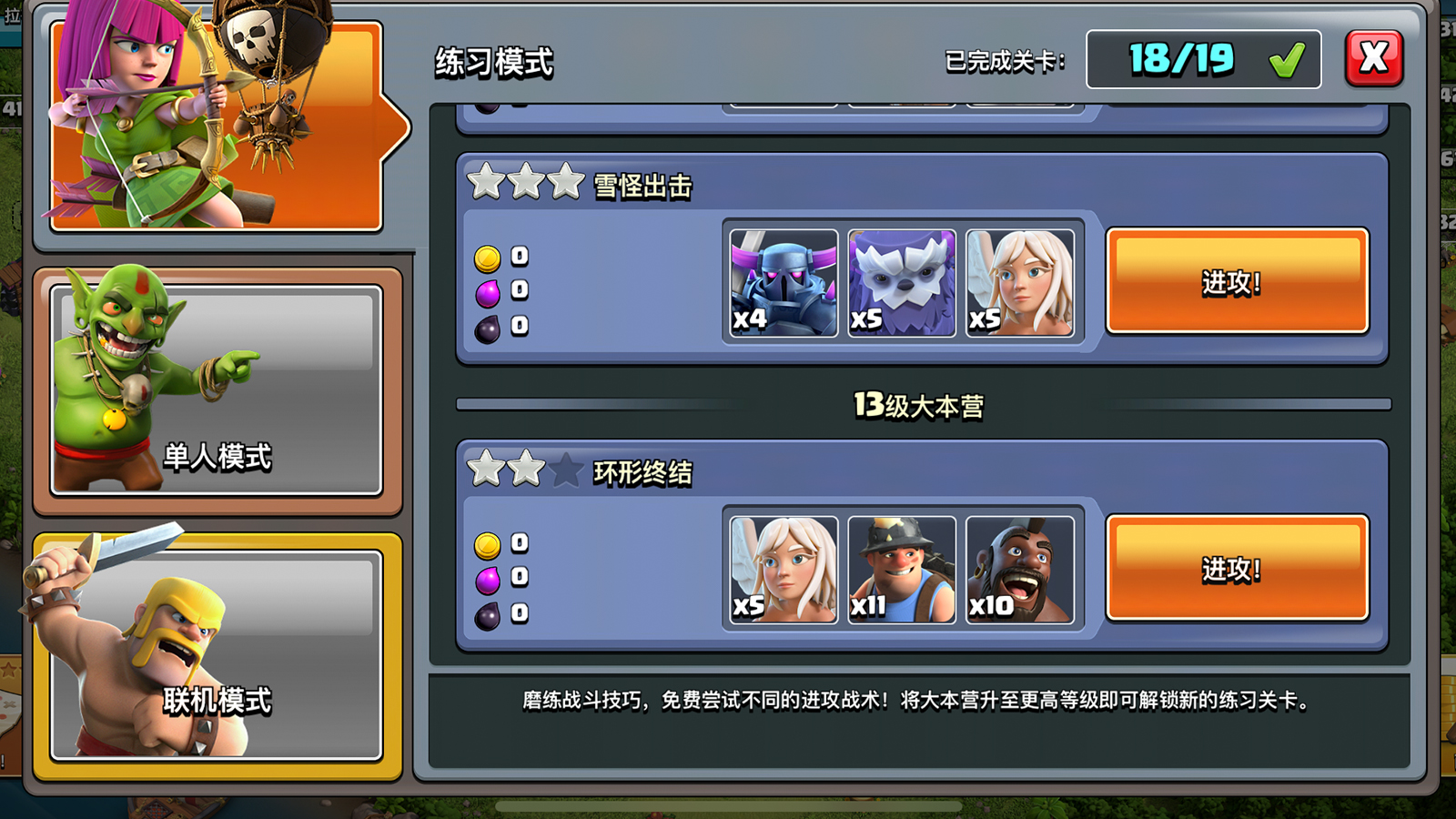Select the Yeti x5 troop portrait

900,283
